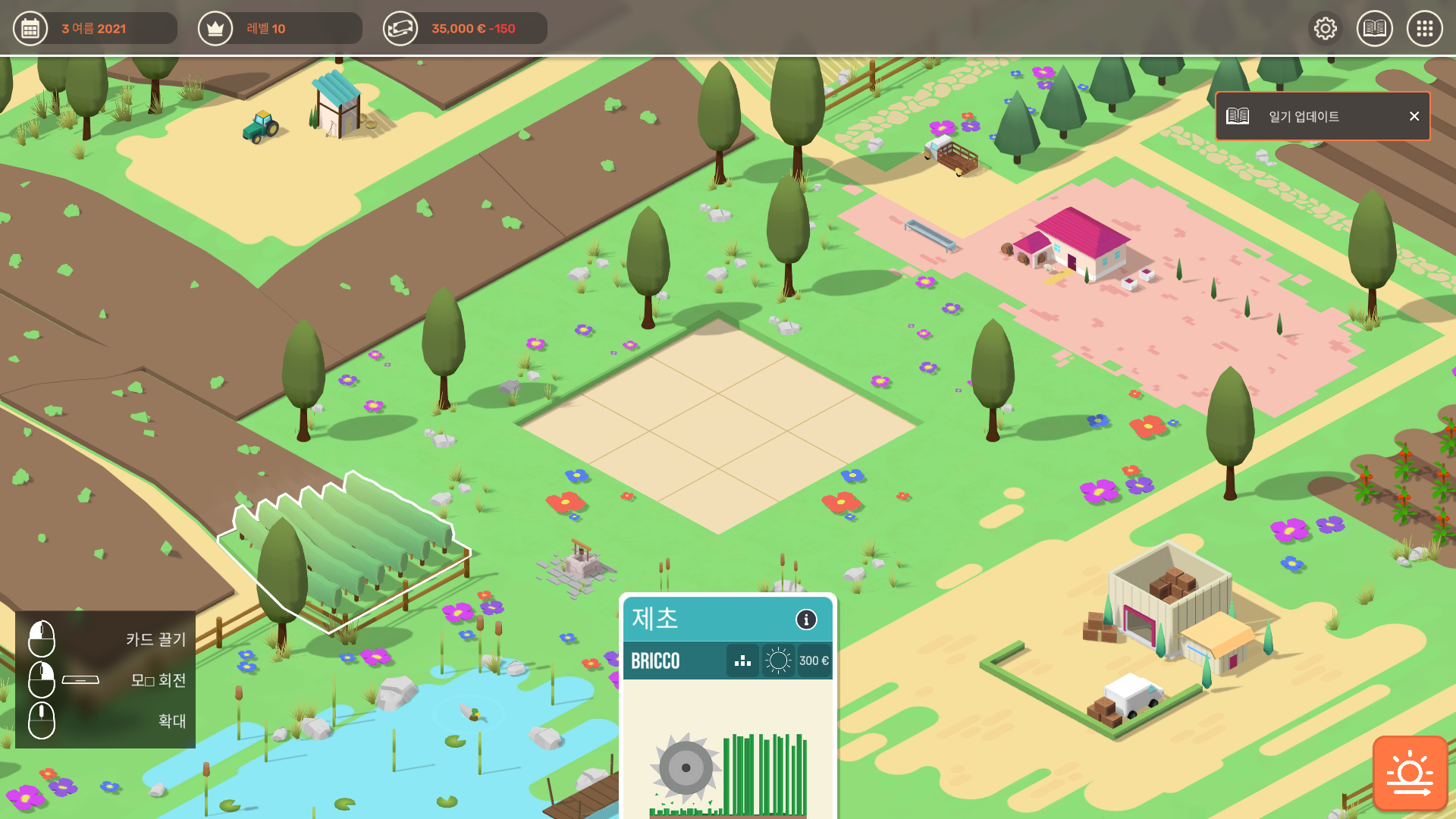Click the sun weather icon on BRICCO card

click(x=778, y=661)
